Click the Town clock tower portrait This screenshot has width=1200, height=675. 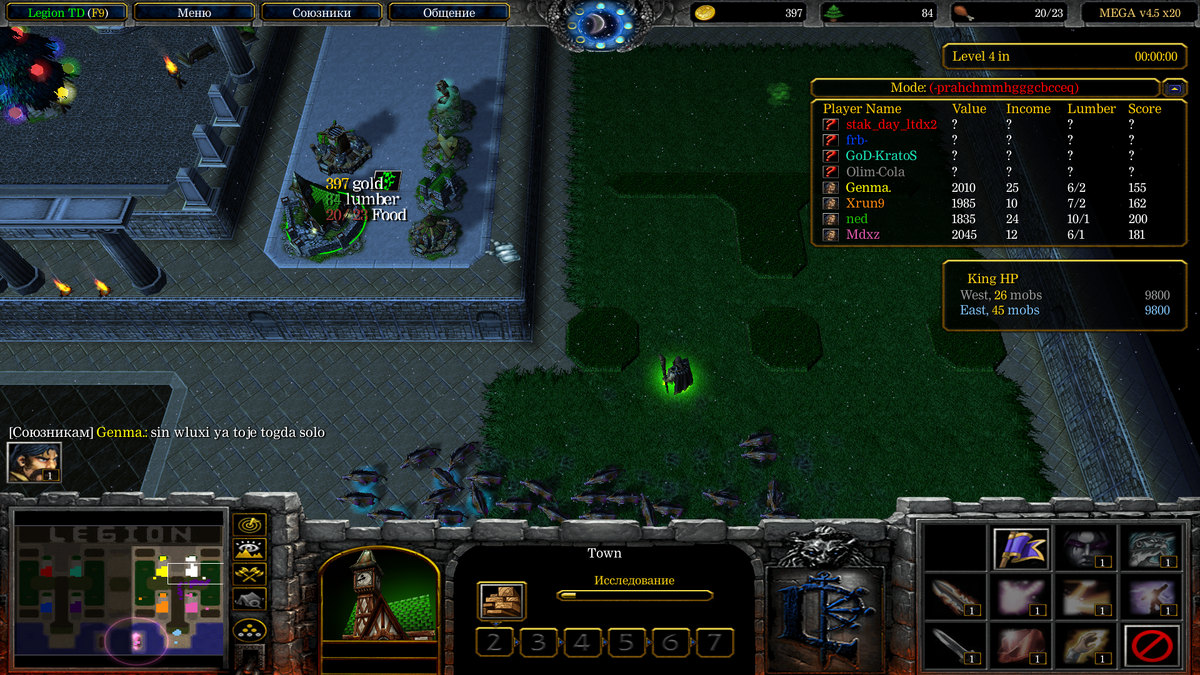[379, 600]
